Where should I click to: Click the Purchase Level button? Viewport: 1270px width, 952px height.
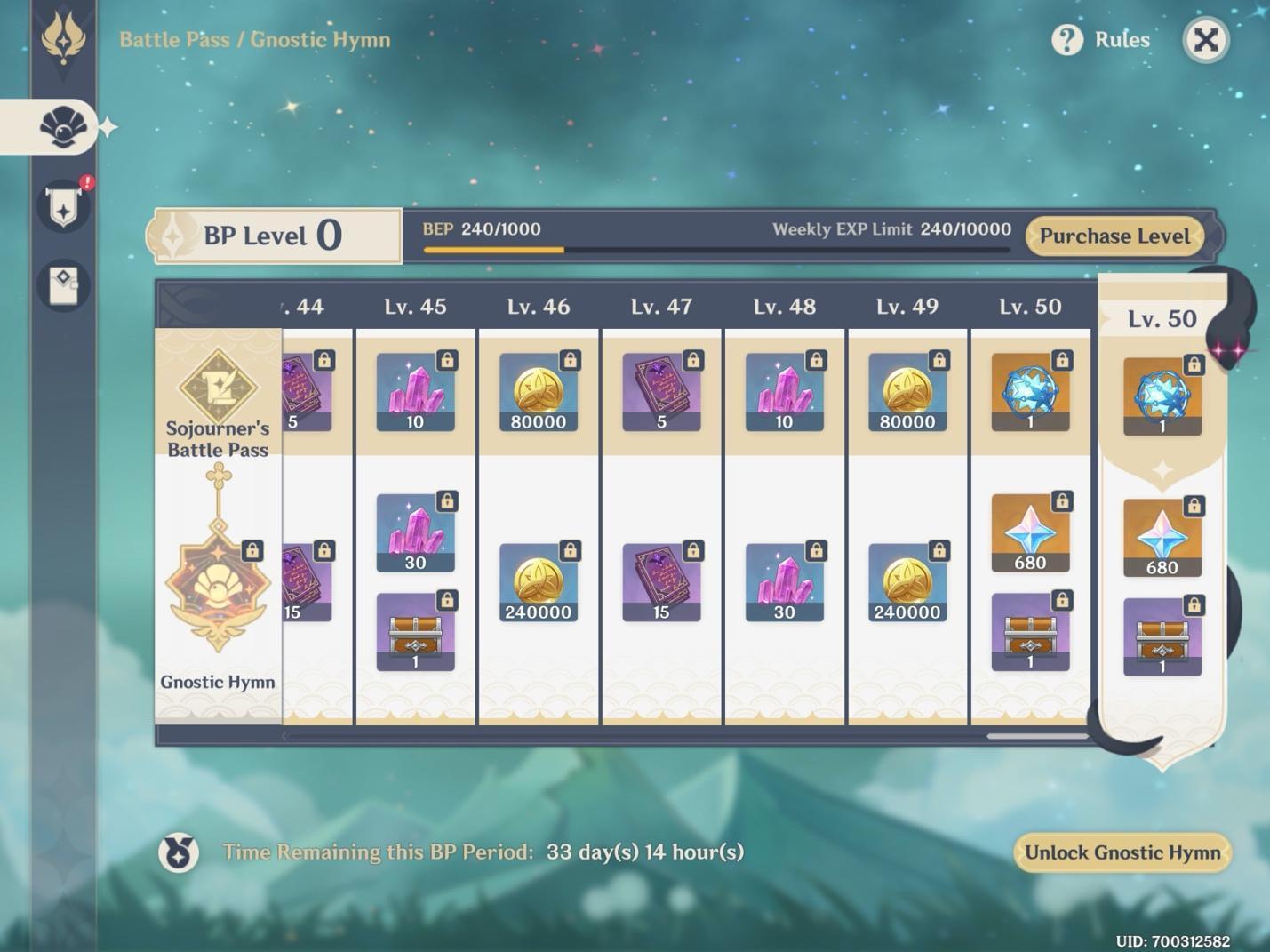click(x=1114, y=236)
